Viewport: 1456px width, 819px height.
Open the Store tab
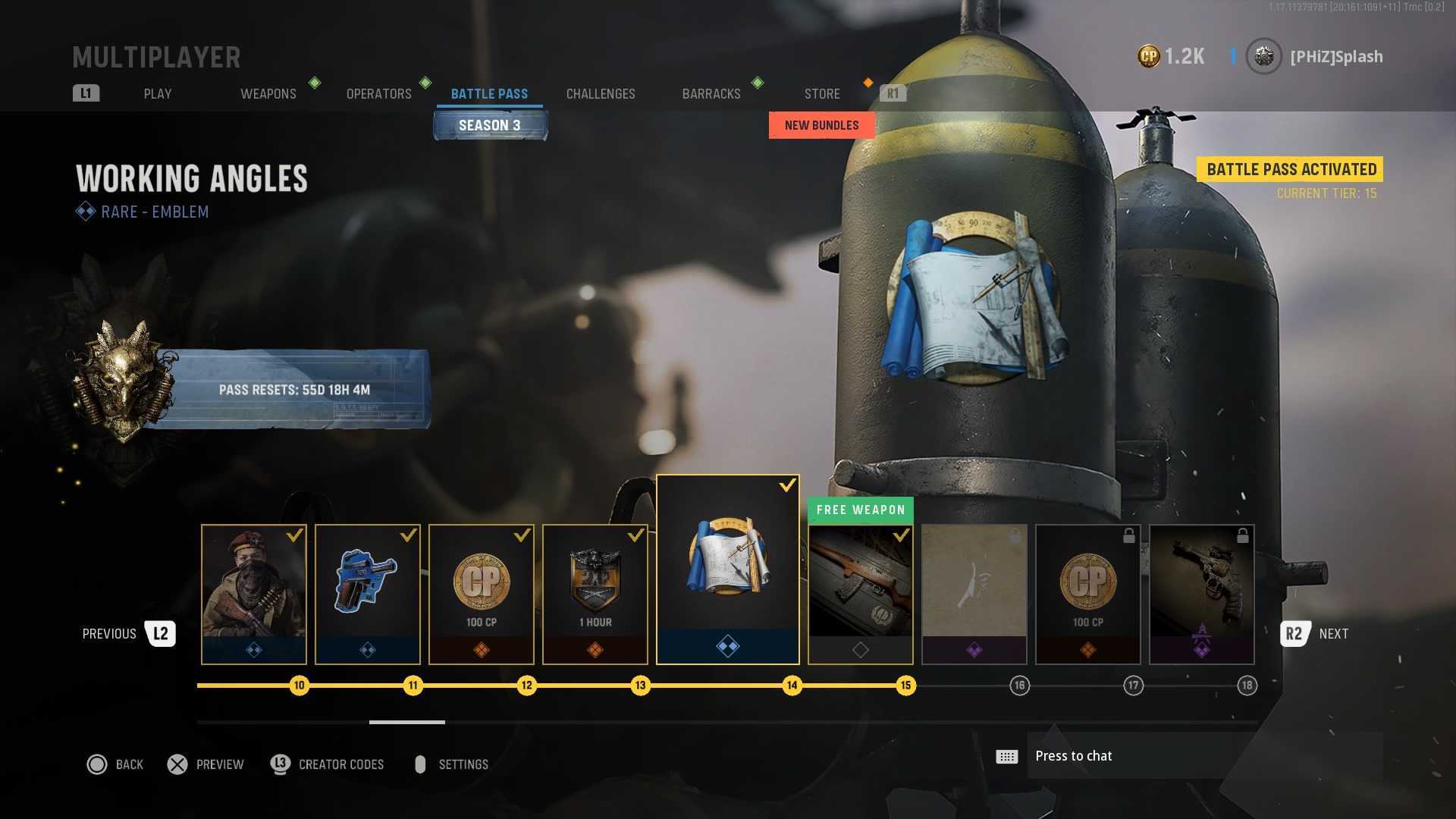[822, 94]
